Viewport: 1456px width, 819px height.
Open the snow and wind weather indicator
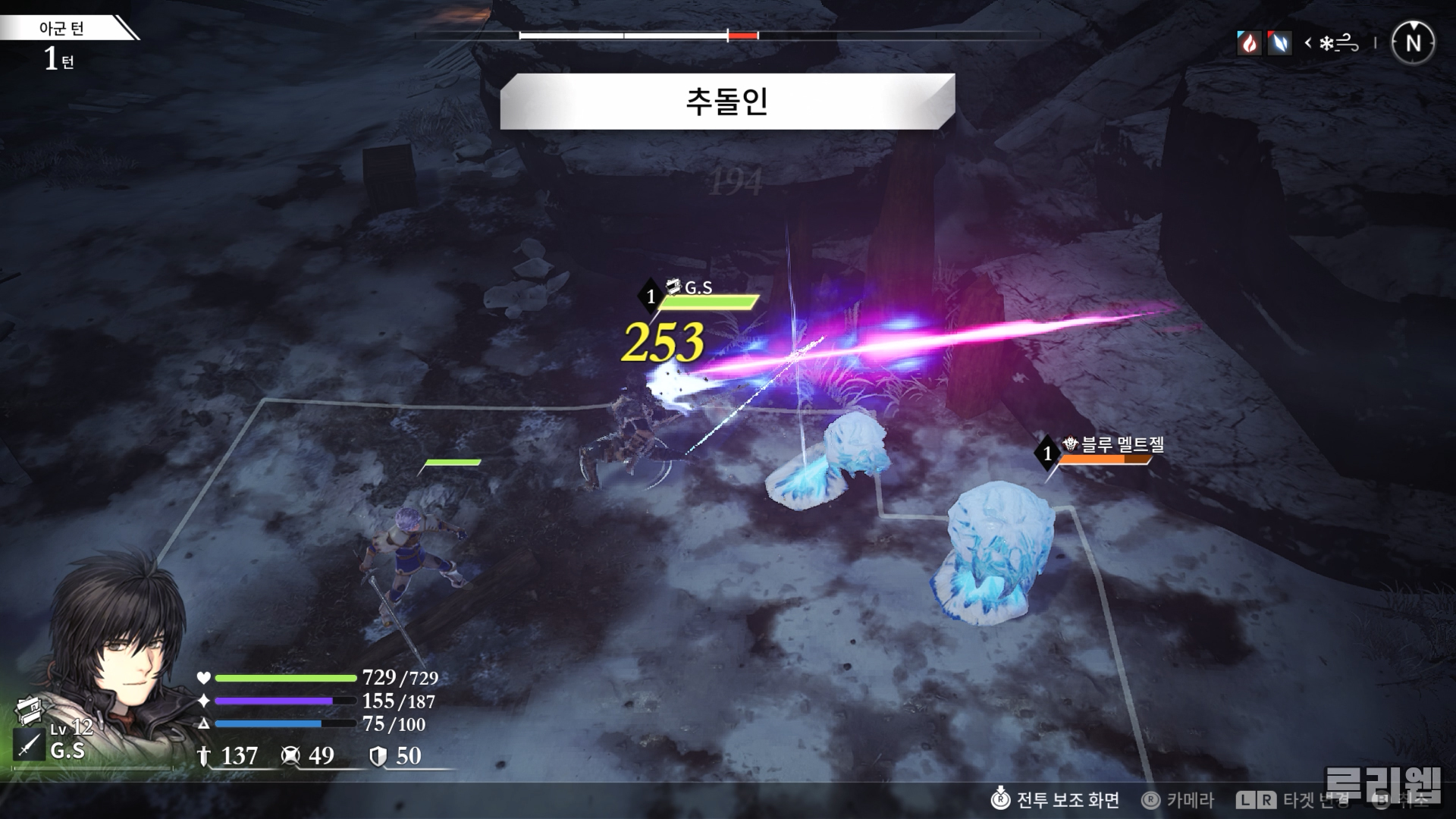[x=1338, y=44]
